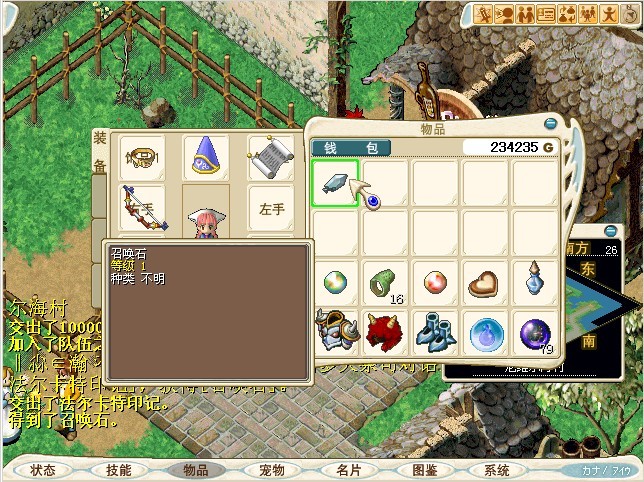Open the 名片 name card menu
Screen dimensions: 644x482
pos(348,469)
